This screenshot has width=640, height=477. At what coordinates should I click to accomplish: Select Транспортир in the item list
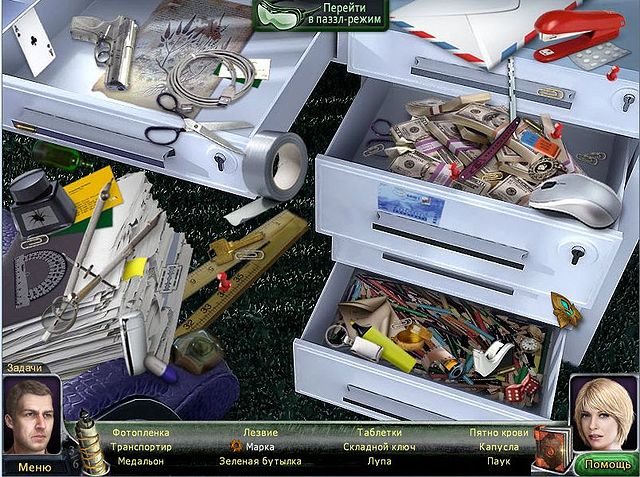click(x=141, y=447)
